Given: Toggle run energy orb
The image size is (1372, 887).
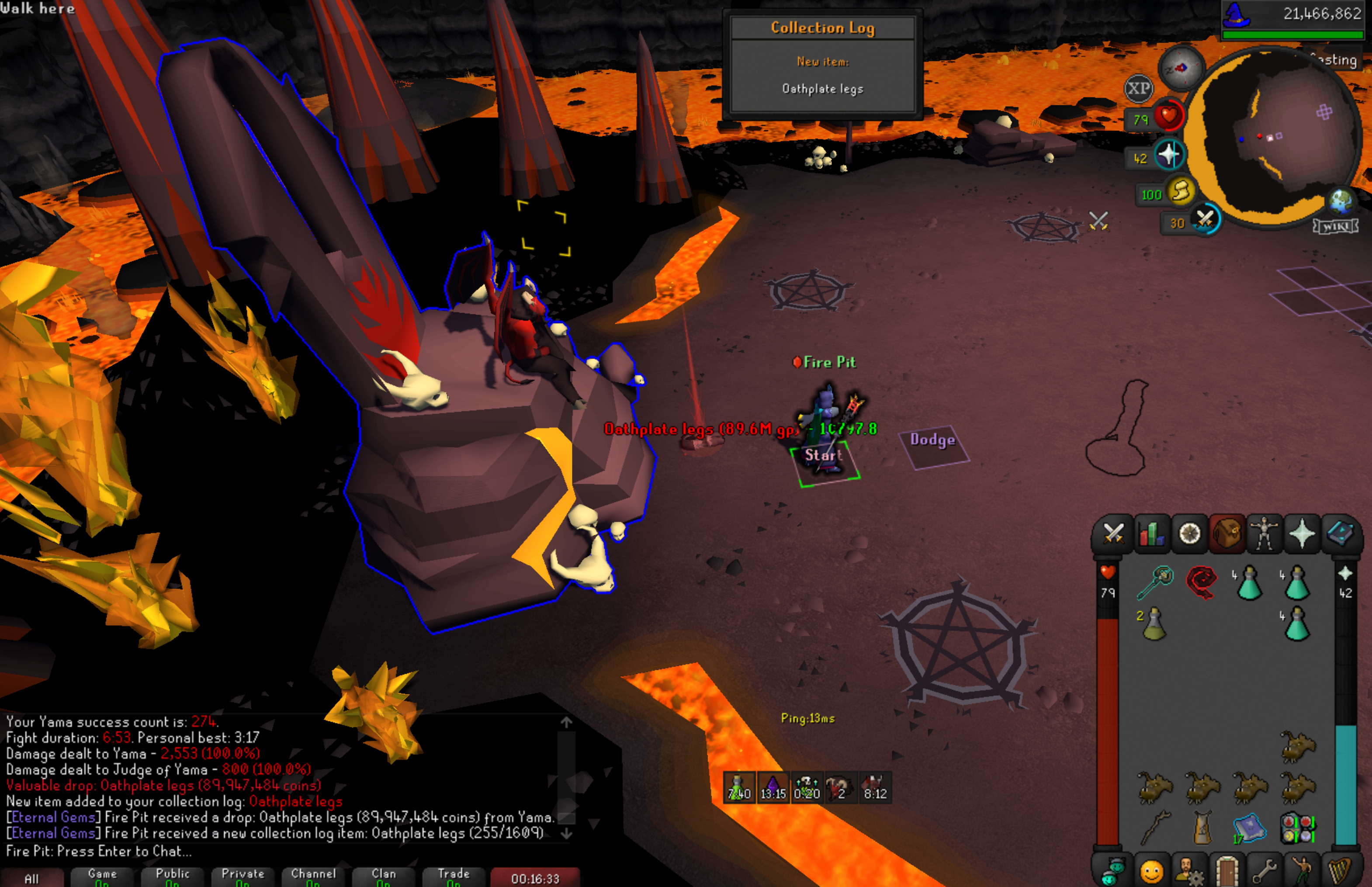Looking at the screenshot, I should (1181, 191).
